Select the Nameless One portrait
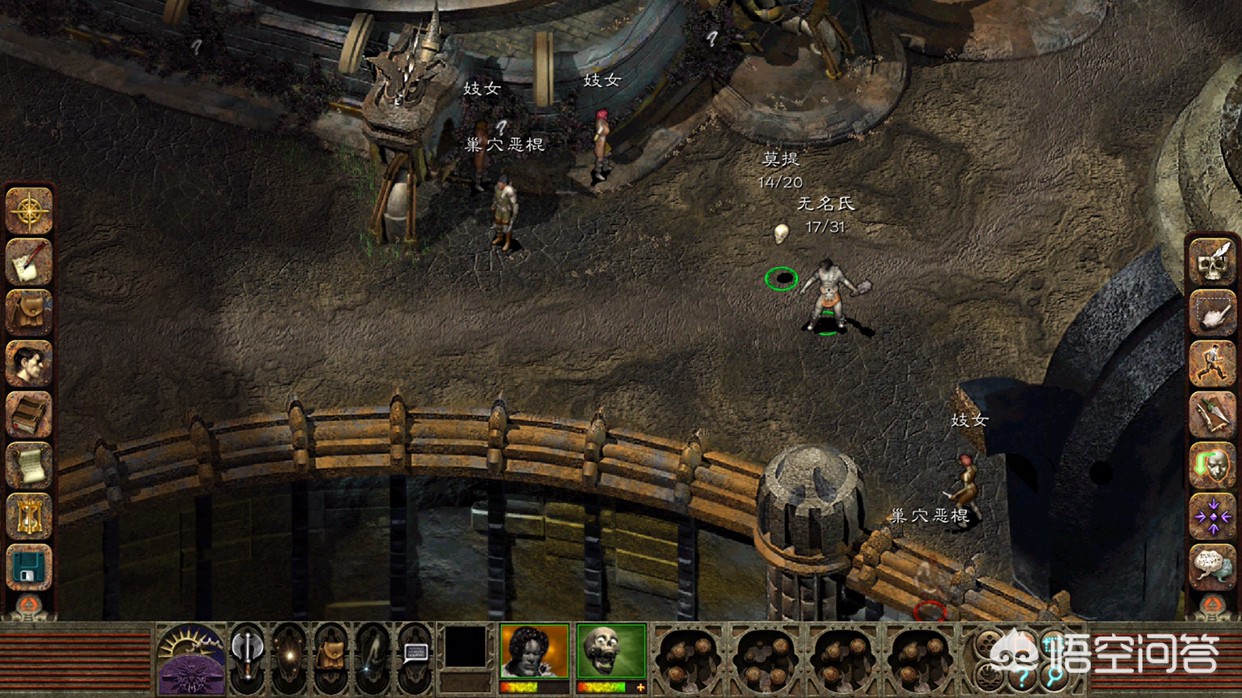This screenshot has width=1242, height=698. [534, 652]
